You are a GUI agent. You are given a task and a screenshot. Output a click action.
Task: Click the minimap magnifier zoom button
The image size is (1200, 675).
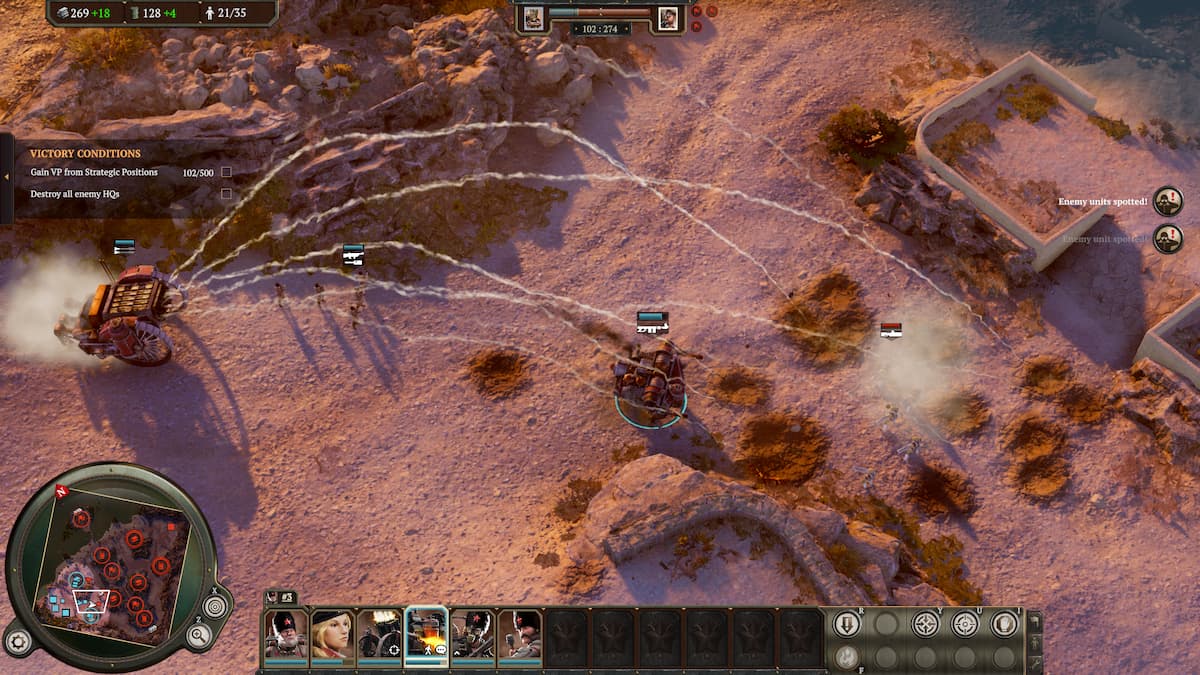tap(199, 636)
